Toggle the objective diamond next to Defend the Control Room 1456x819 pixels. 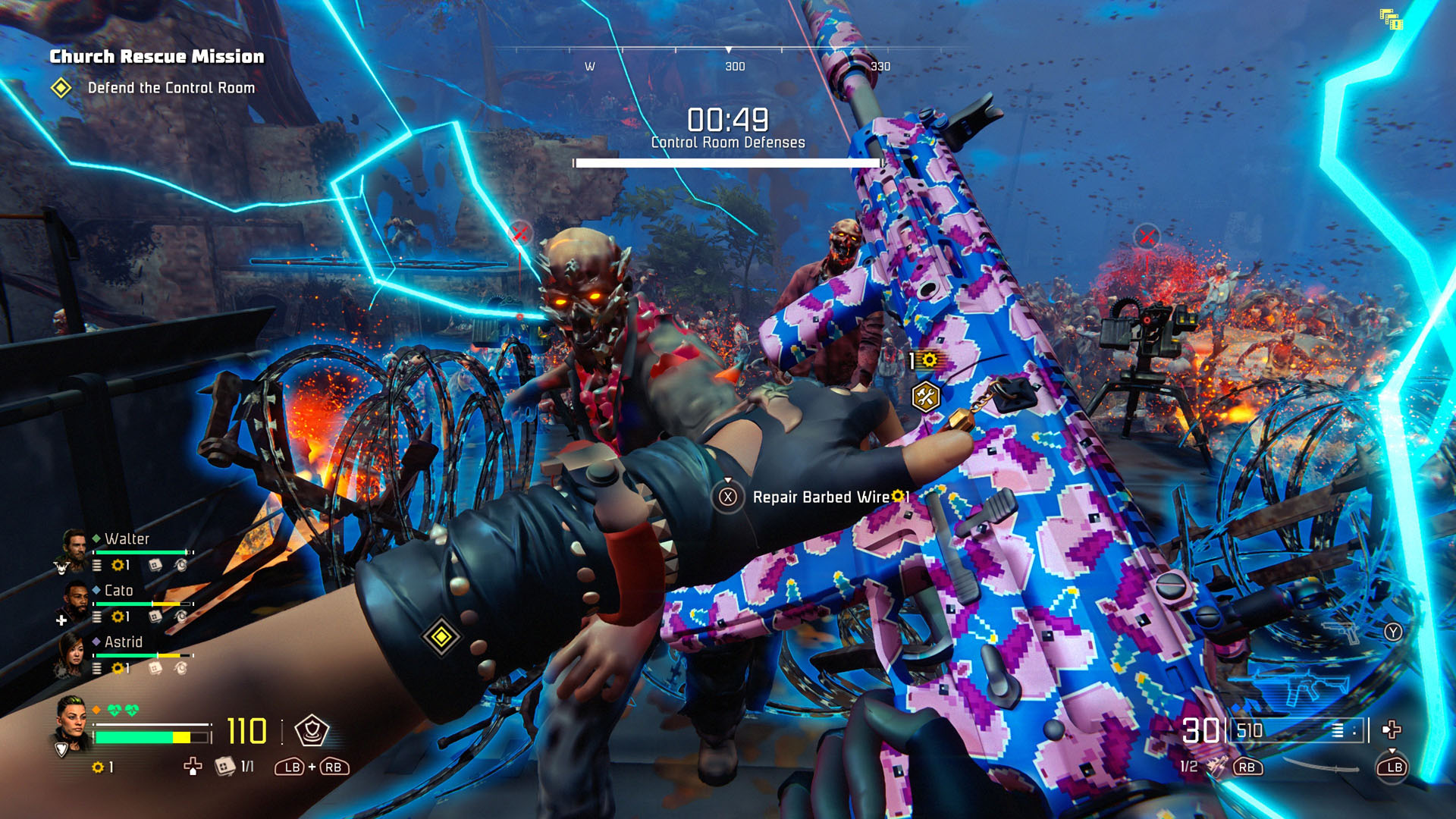coord(59,88)
